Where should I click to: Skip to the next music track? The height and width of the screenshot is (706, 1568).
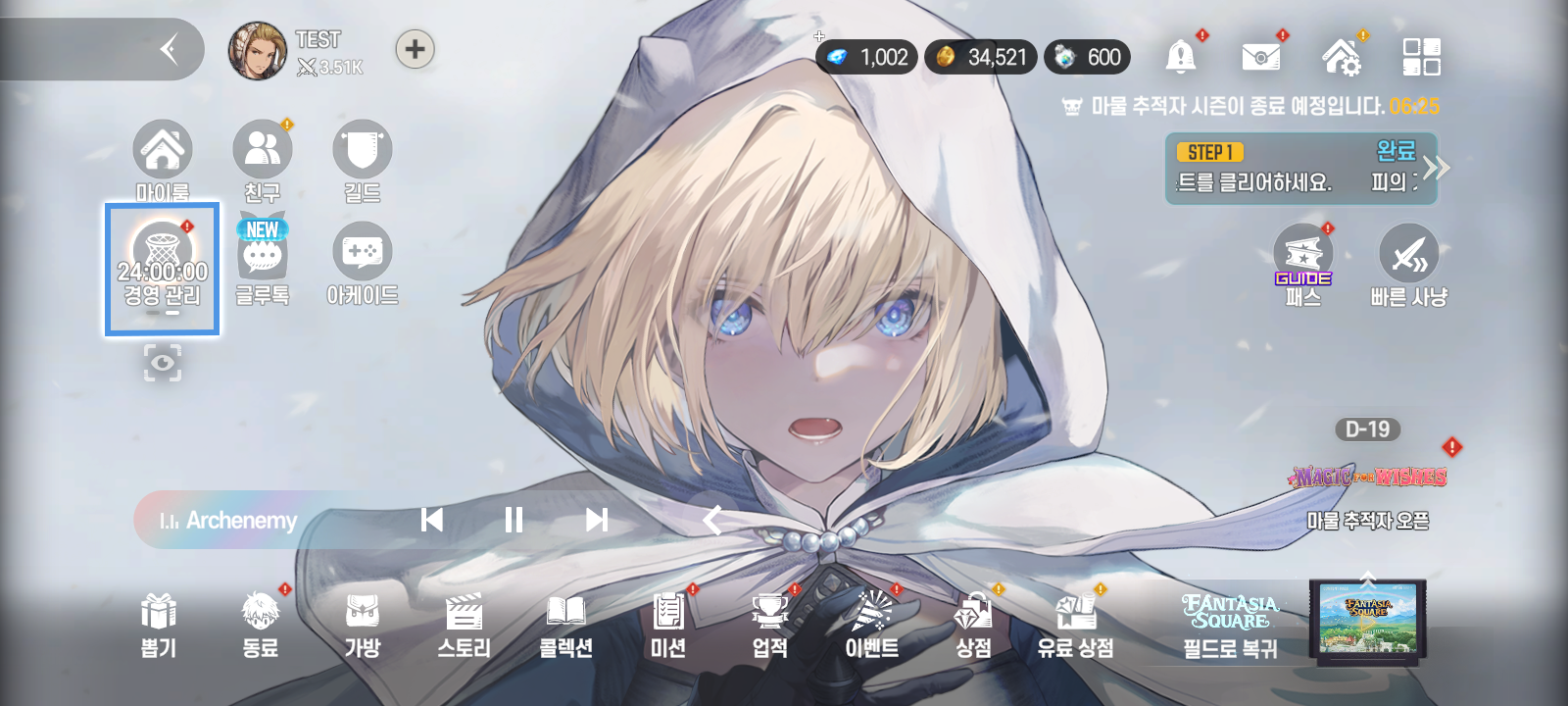pos(596,520)
